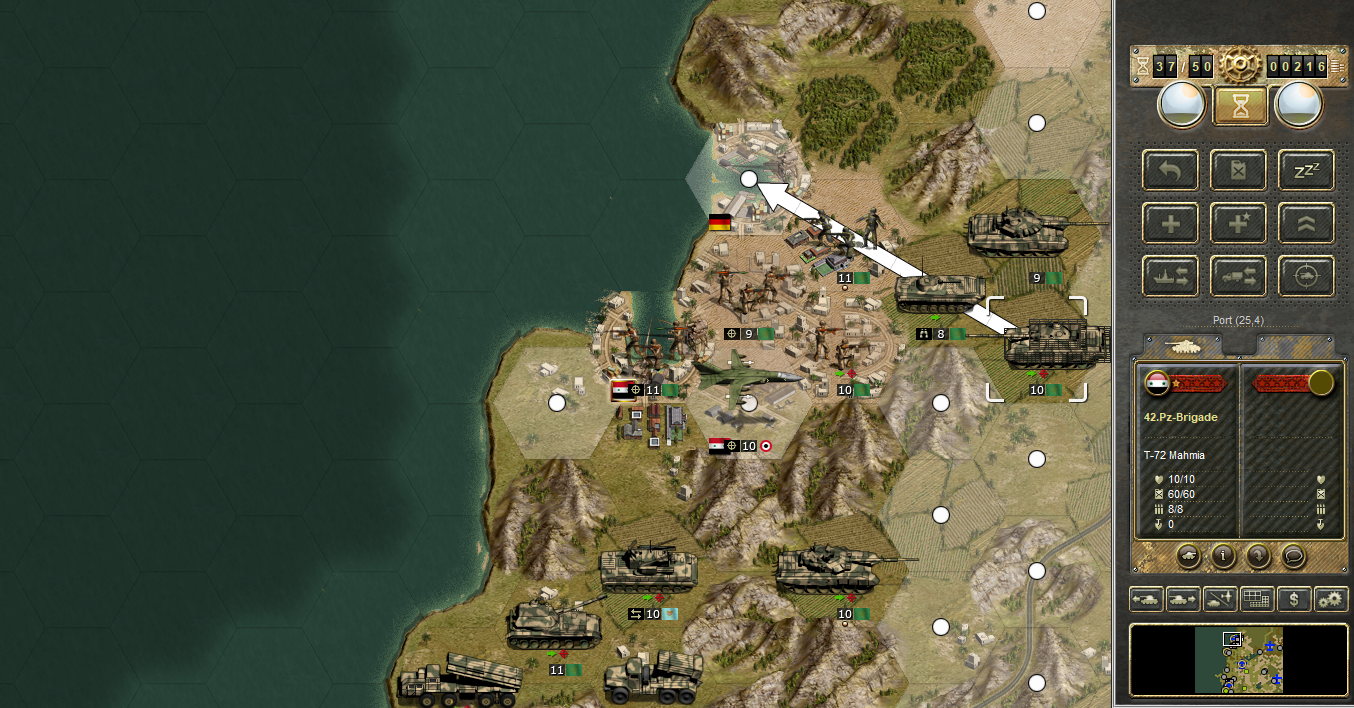Select previous unit with left-arrow tank button
This screenshot has width=1354, height=708.
pos(1147,599)
